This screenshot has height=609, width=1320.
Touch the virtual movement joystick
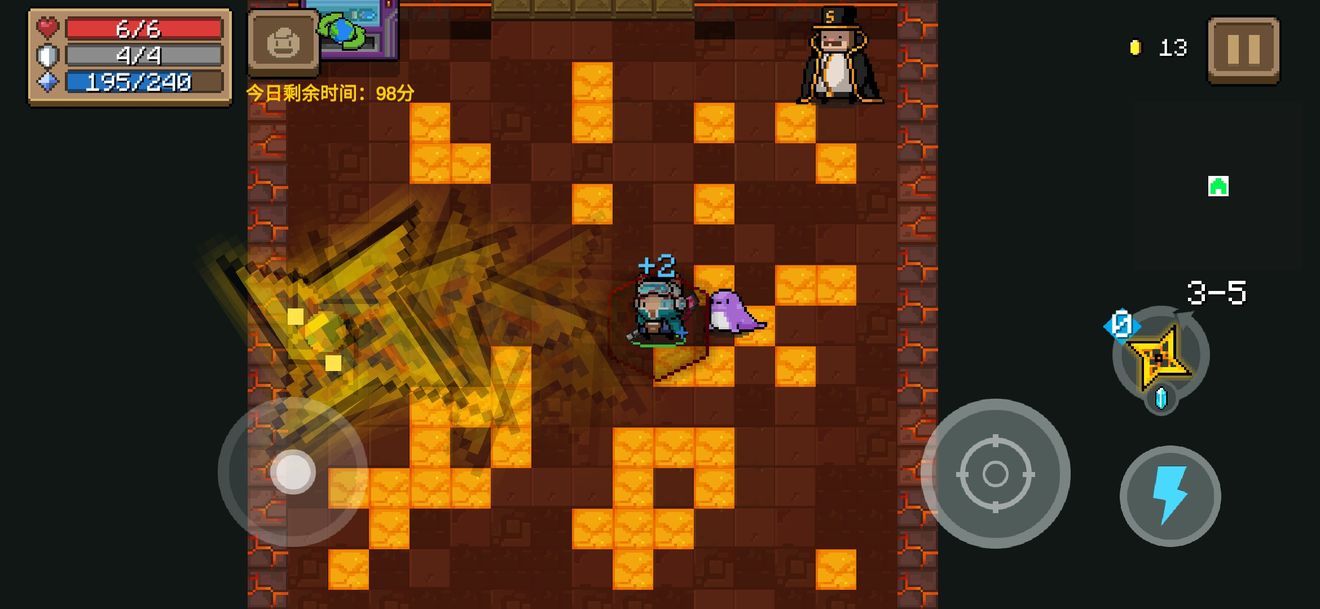(293, 472)
